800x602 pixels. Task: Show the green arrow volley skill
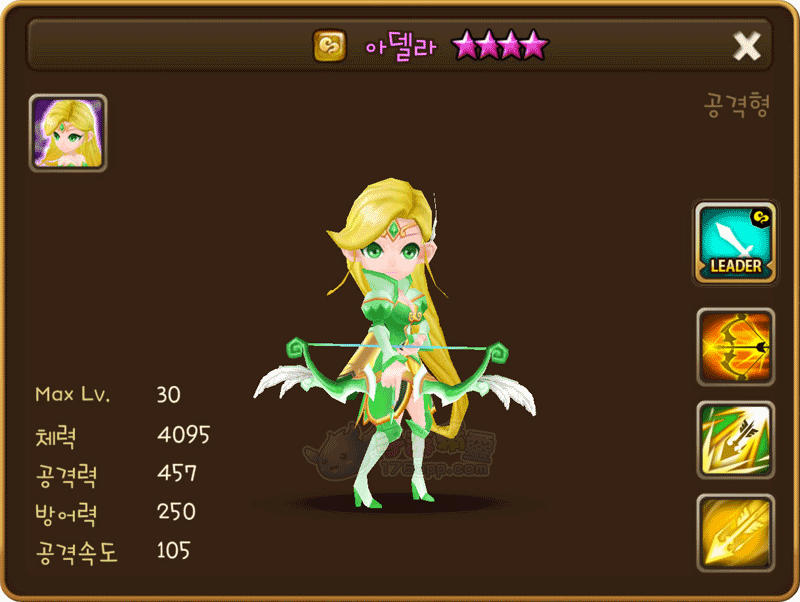pos(735,440)
